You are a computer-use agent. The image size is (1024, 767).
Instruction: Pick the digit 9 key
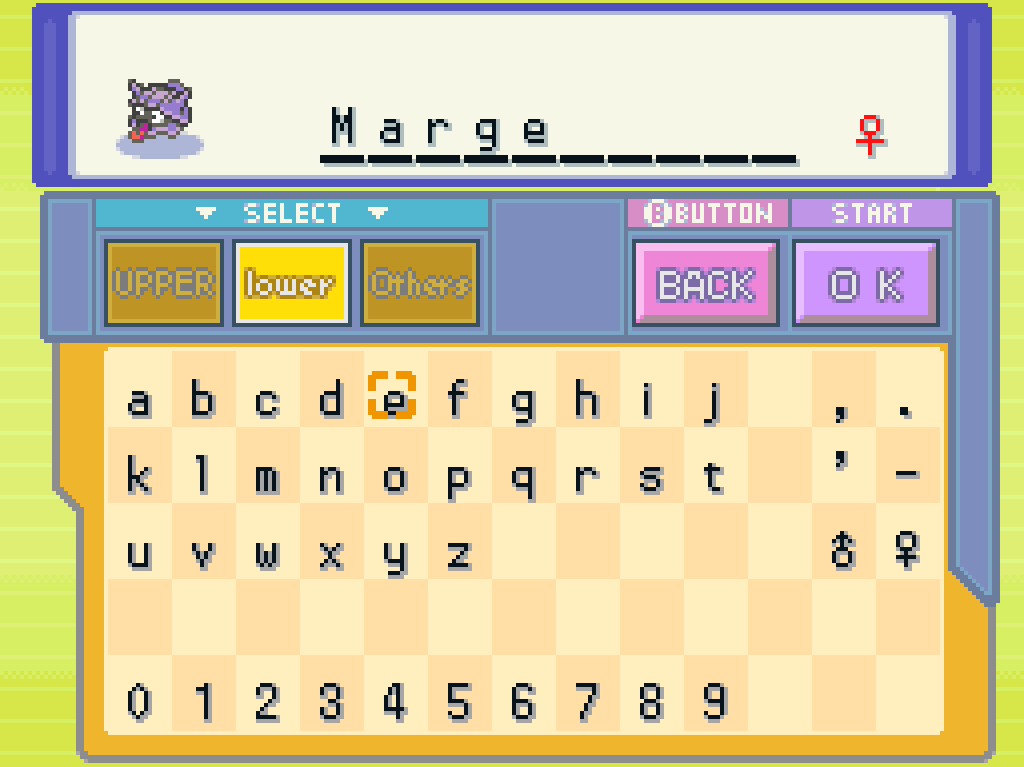713,702
